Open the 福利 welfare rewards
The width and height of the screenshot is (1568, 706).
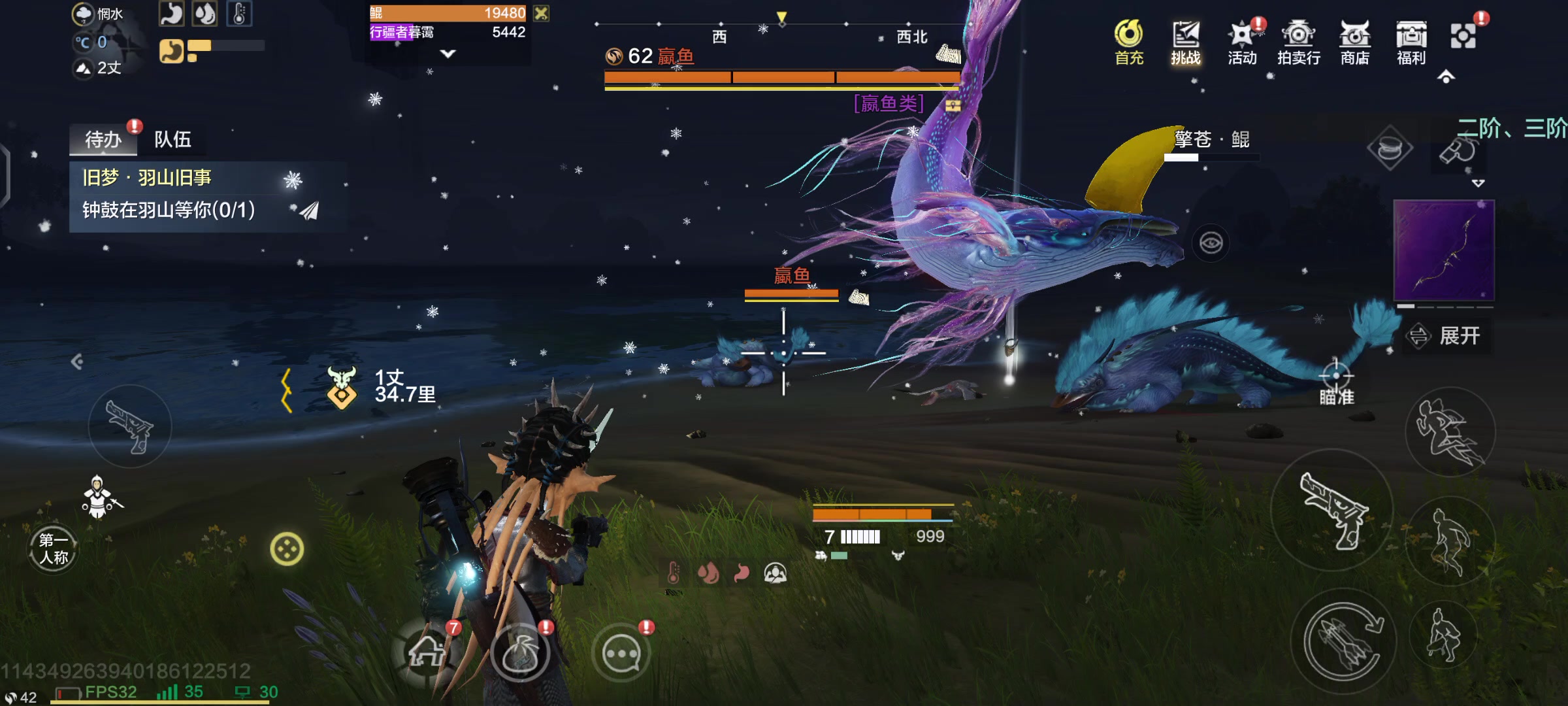pyautogui.click(x=1411, y=41)
